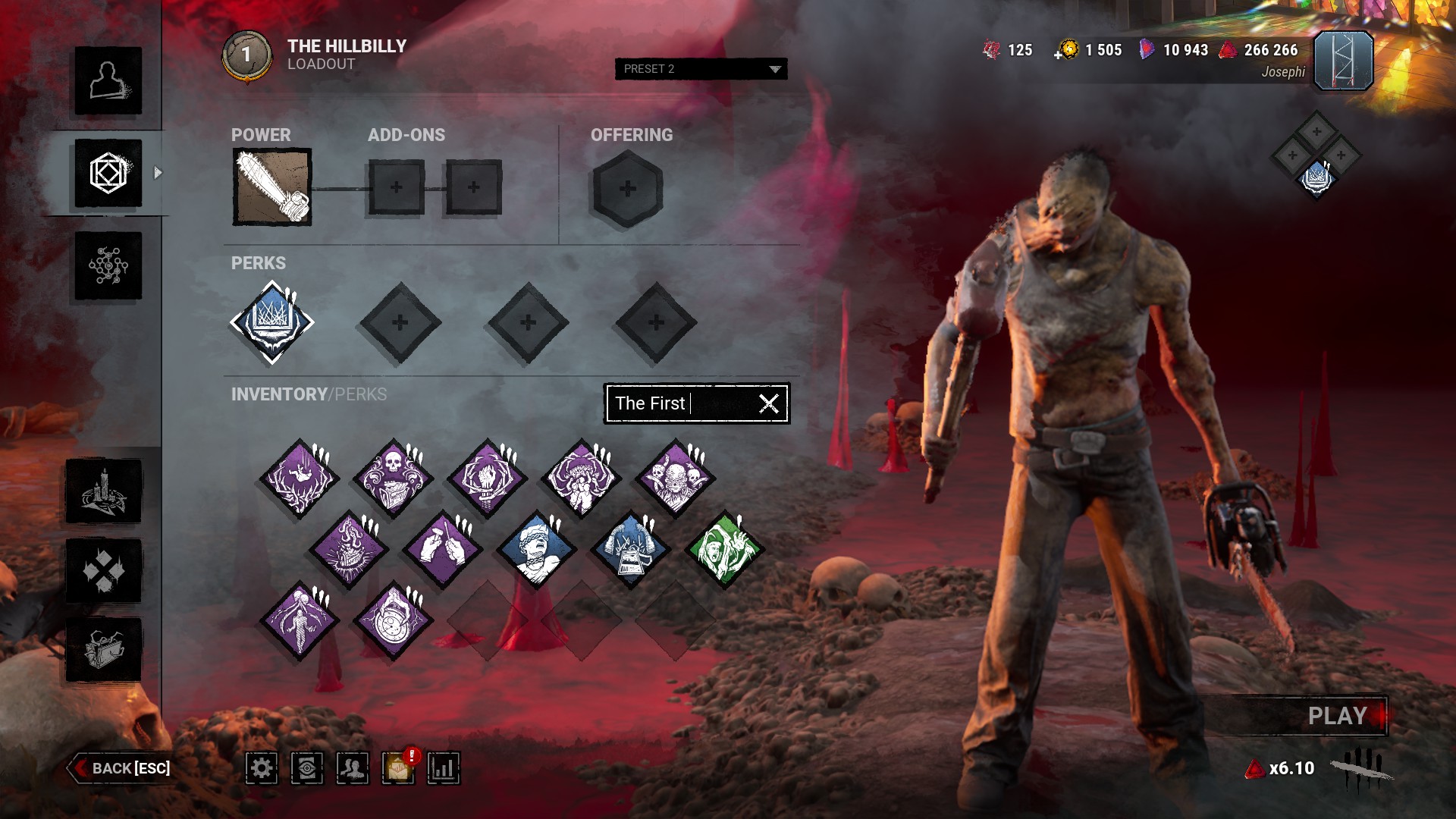The width and height of the screenshot is (1456, 819).
Task: Pick the purple pocket watch perk
Action: tap(393, 621)
